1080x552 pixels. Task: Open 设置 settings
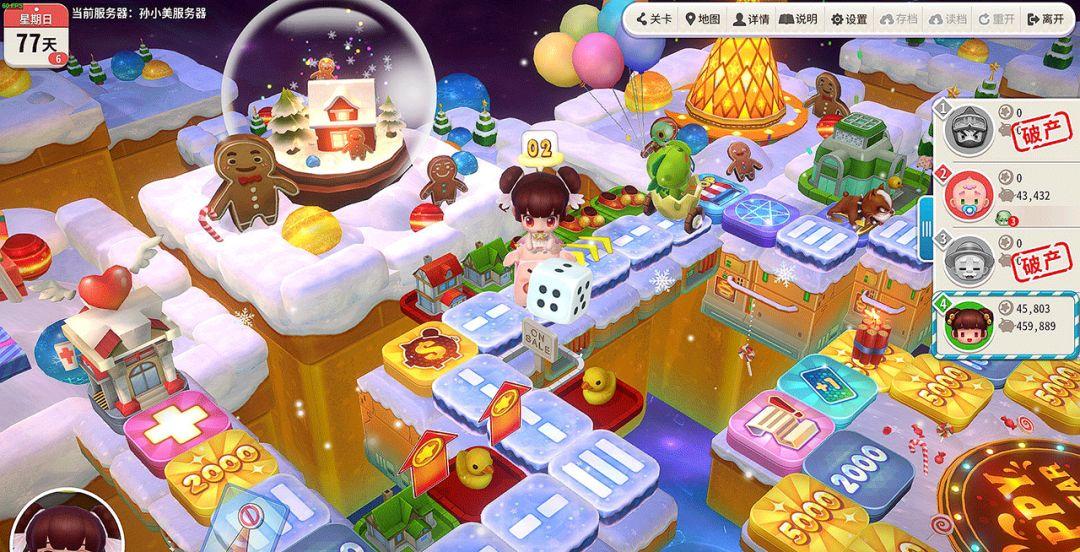(849, 19)
